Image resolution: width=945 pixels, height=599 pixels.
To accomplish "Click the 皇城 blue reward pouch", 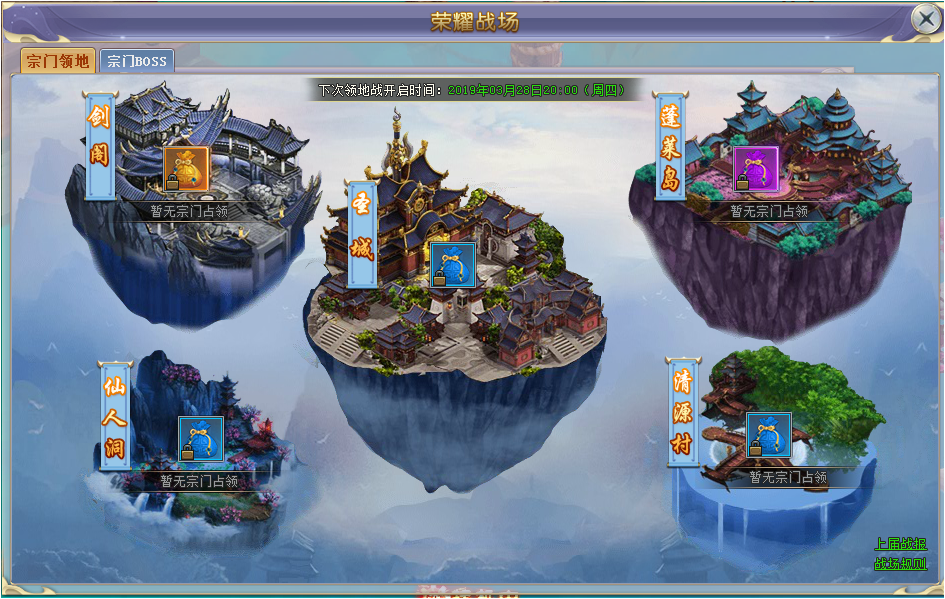I will (x=452, y=265).
